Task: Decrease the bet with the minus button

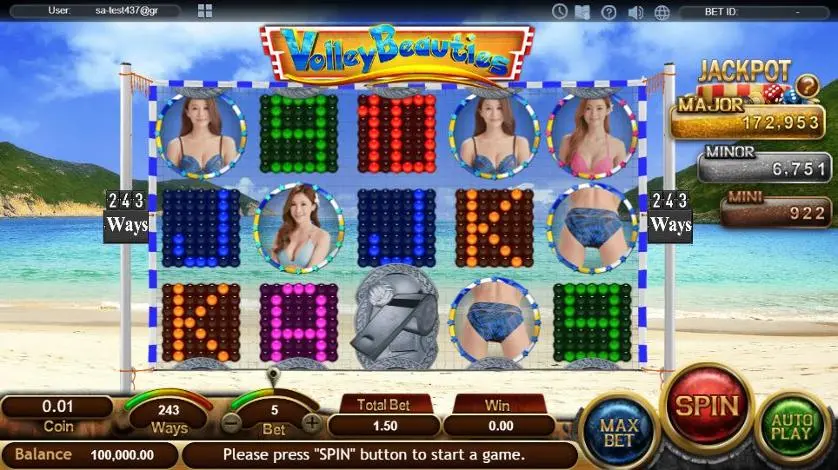Action: pyautogui.click(x=232, y=423)
